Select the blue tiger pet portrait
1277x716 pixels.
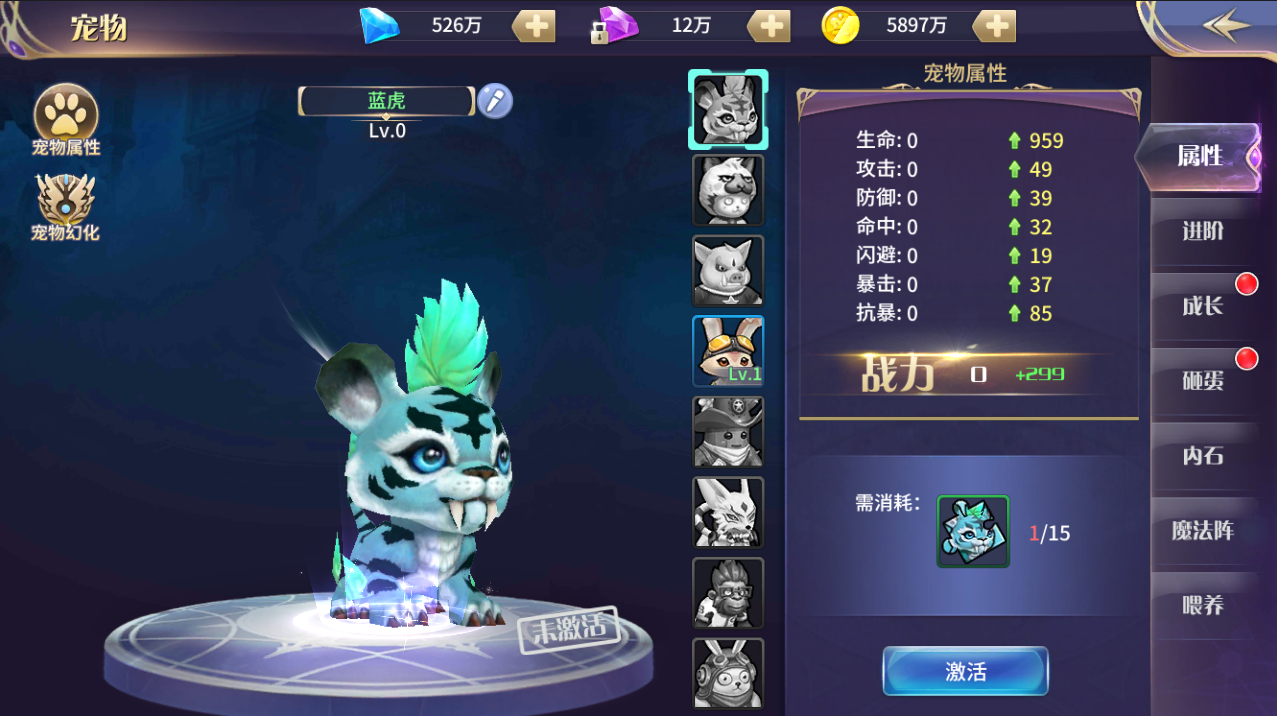[728, 109]
